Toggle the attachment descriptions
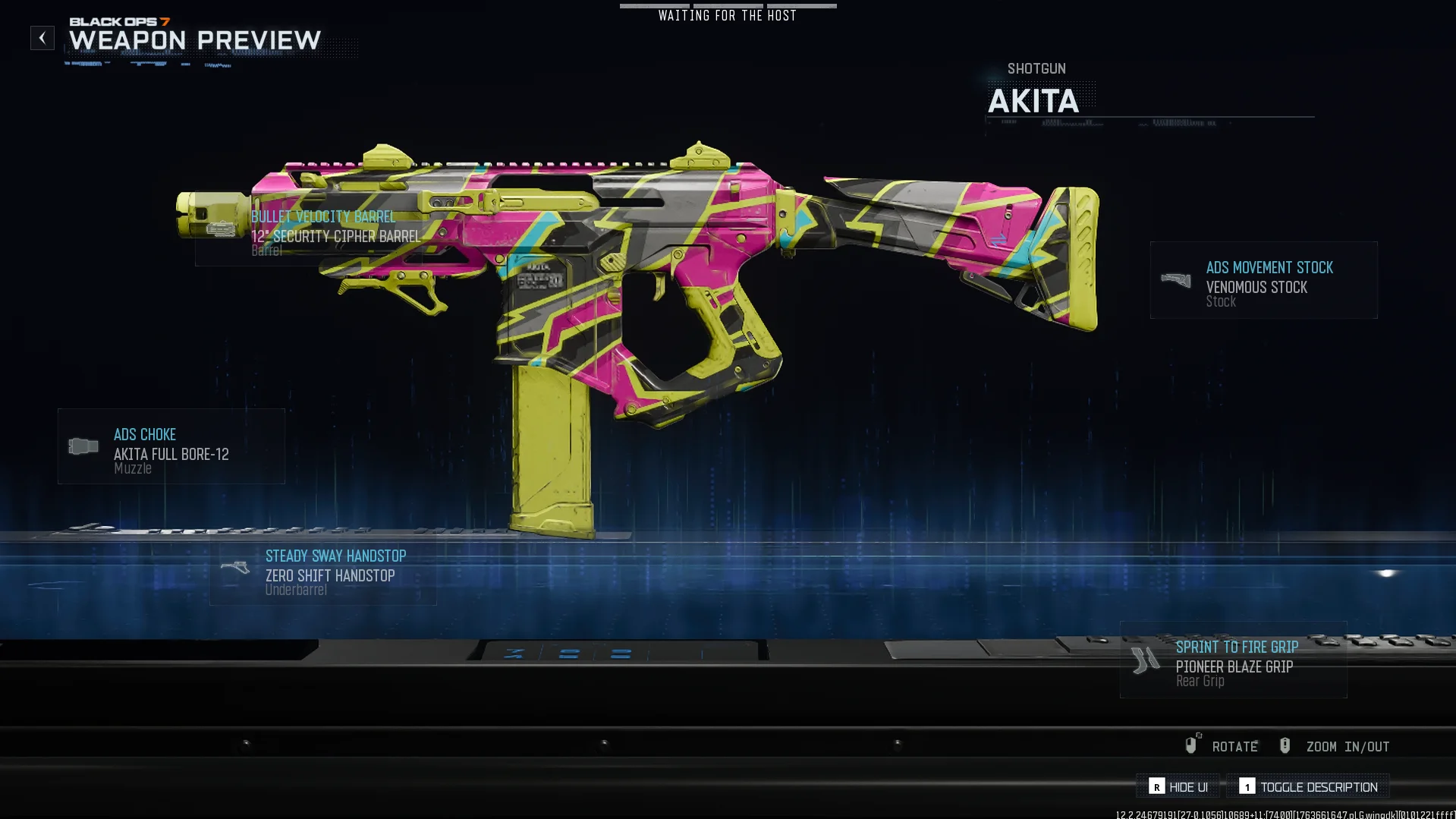 (x=1308, y=786)
